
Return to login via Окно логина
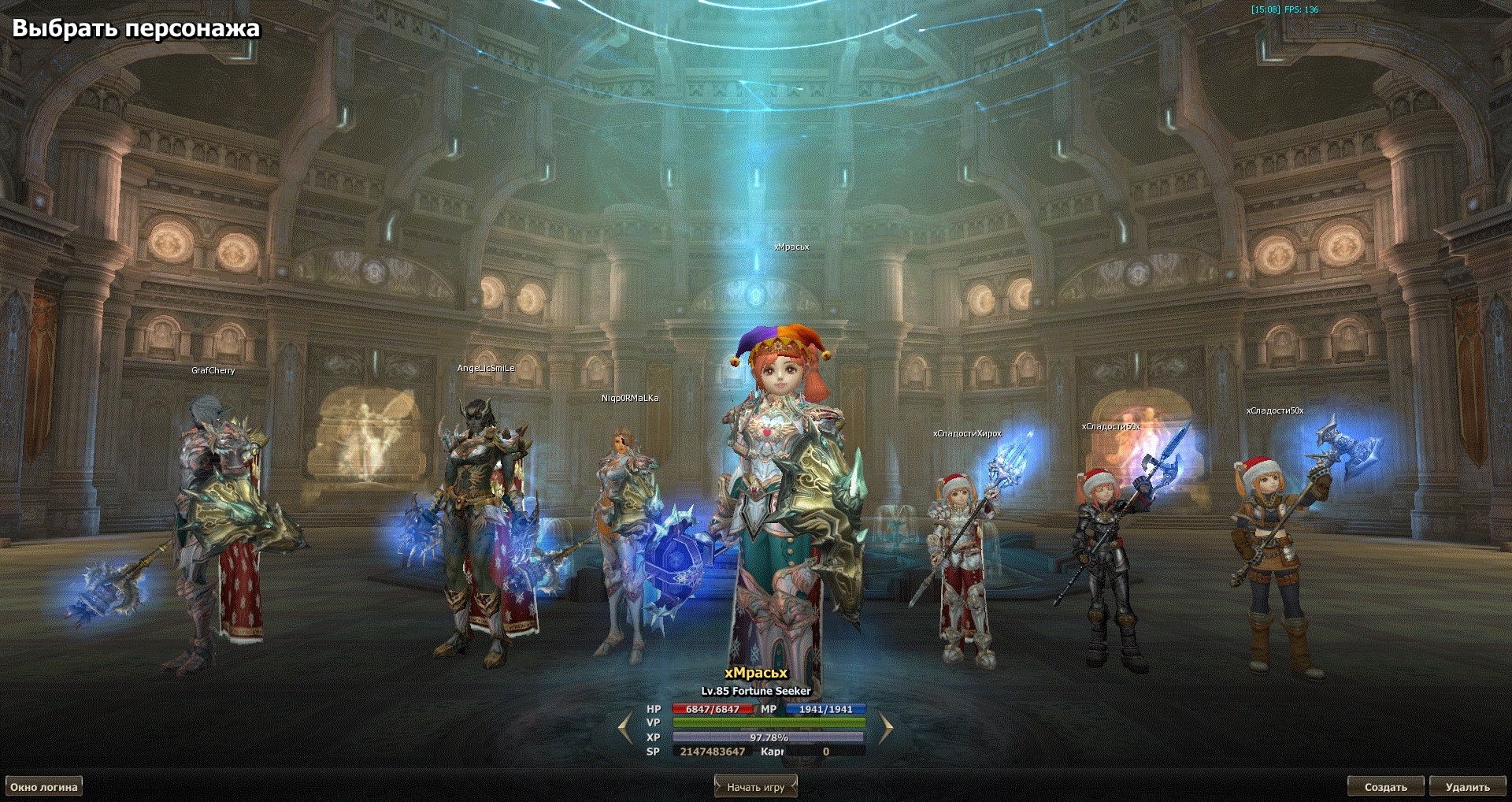tap(44, 787)
